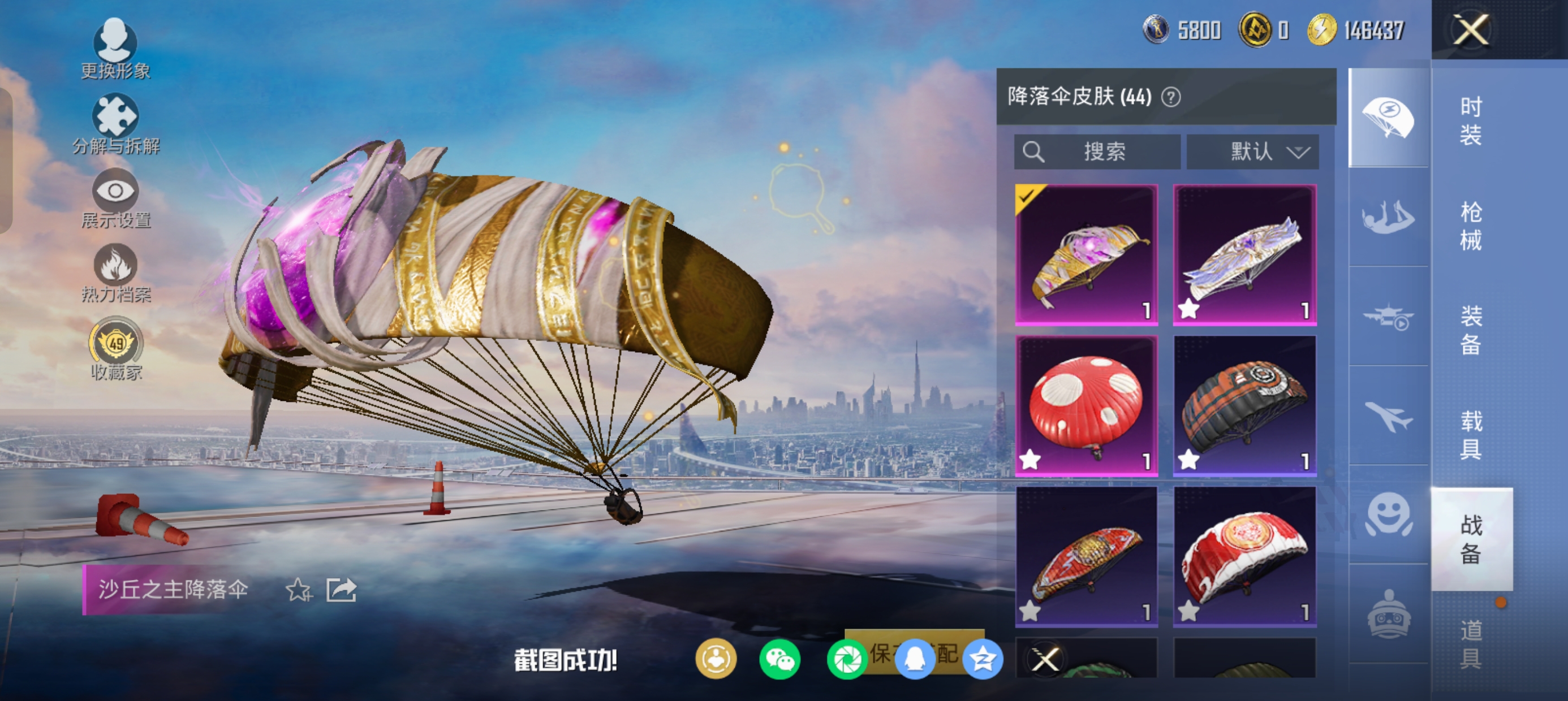Select the white winged parachute skin
The image size is (1568, 701).
coord(1244,254)
